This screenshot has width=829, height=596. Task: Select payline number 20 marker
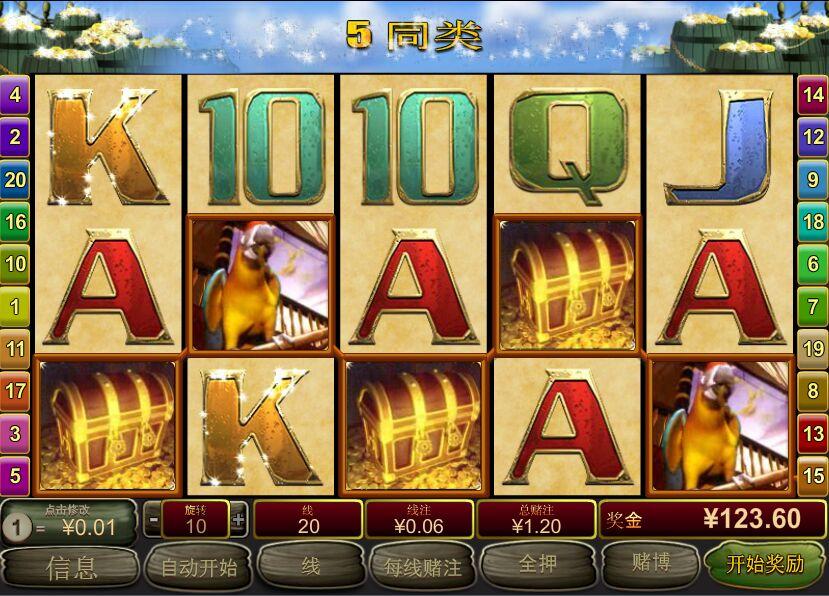[15, 180]
